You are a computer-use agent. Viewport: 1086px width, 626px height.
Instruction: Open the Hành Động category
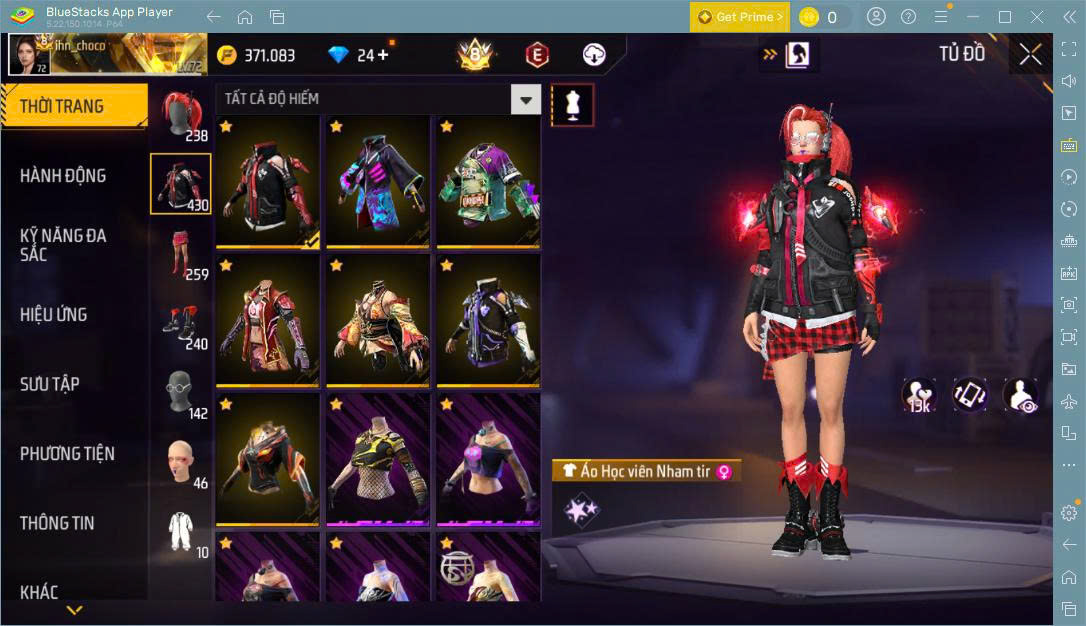pyautogui.click(x=63, y=176)
